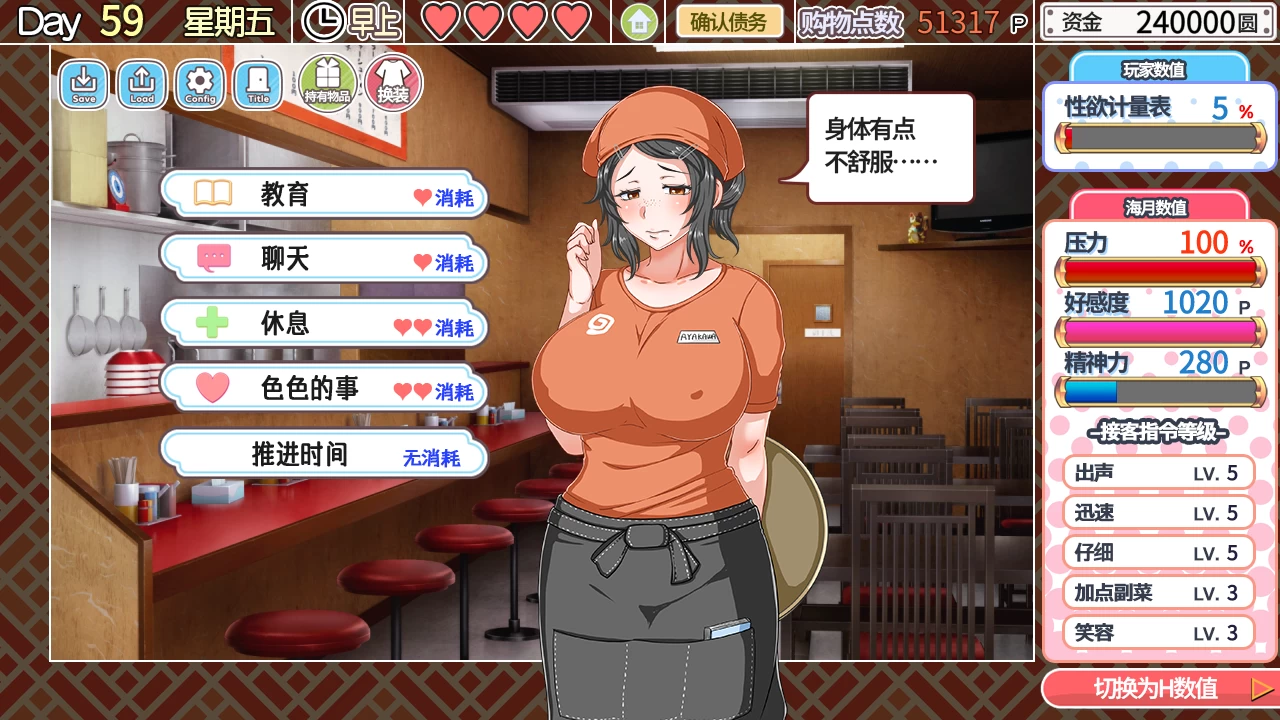Select the 聊天 chat option
The height and width of the screenshot is (720, 1280).
[324, 258]
